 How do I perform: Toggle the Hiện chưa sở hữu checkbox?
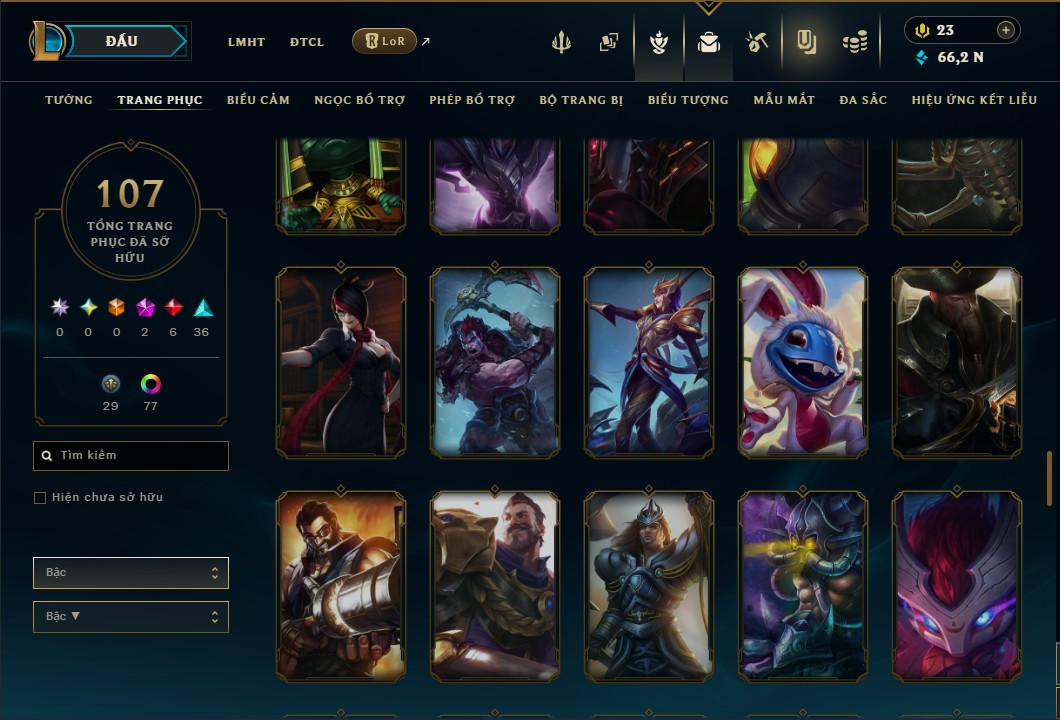(40, 498)
